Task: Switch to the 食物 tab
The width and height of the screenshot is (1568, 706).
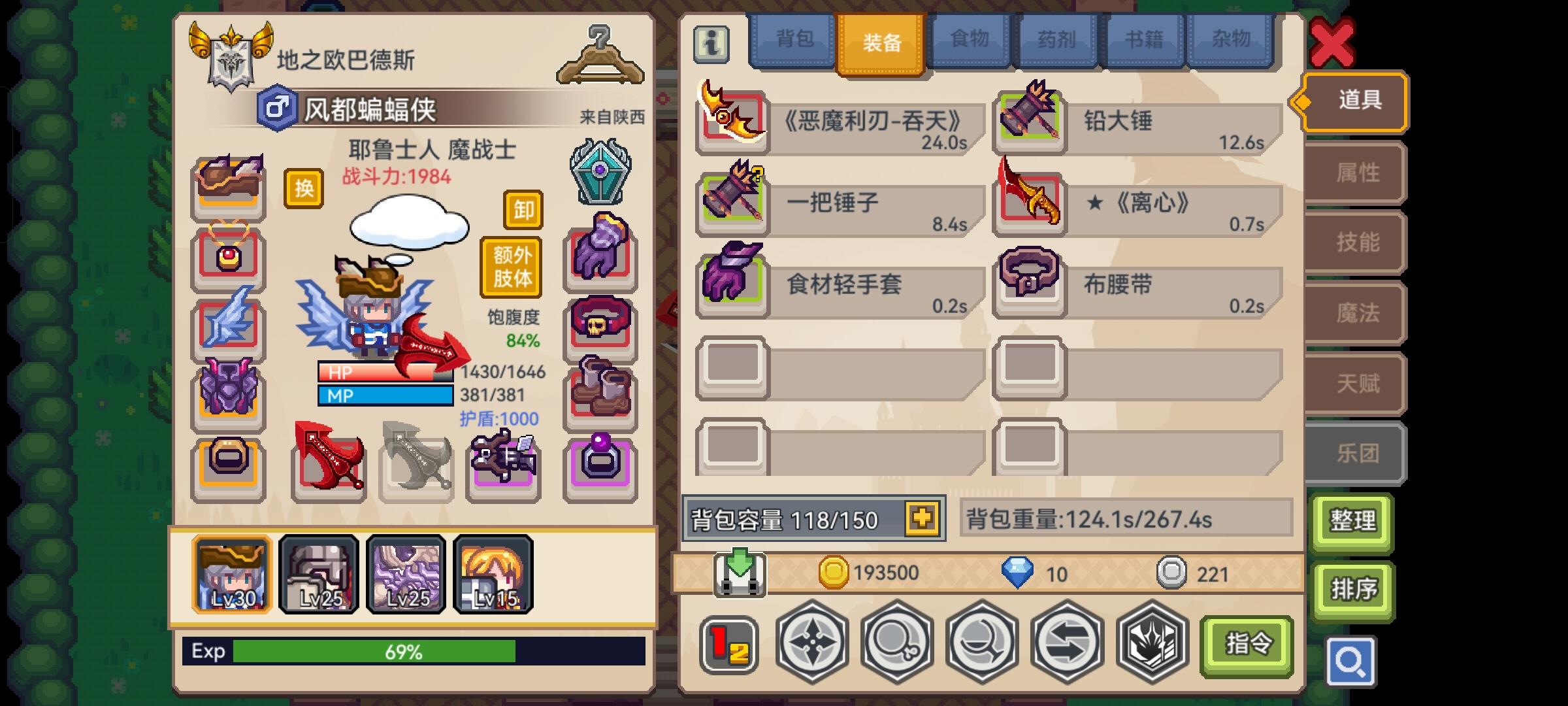Action: pyautogui.click(x=969, y=41)
